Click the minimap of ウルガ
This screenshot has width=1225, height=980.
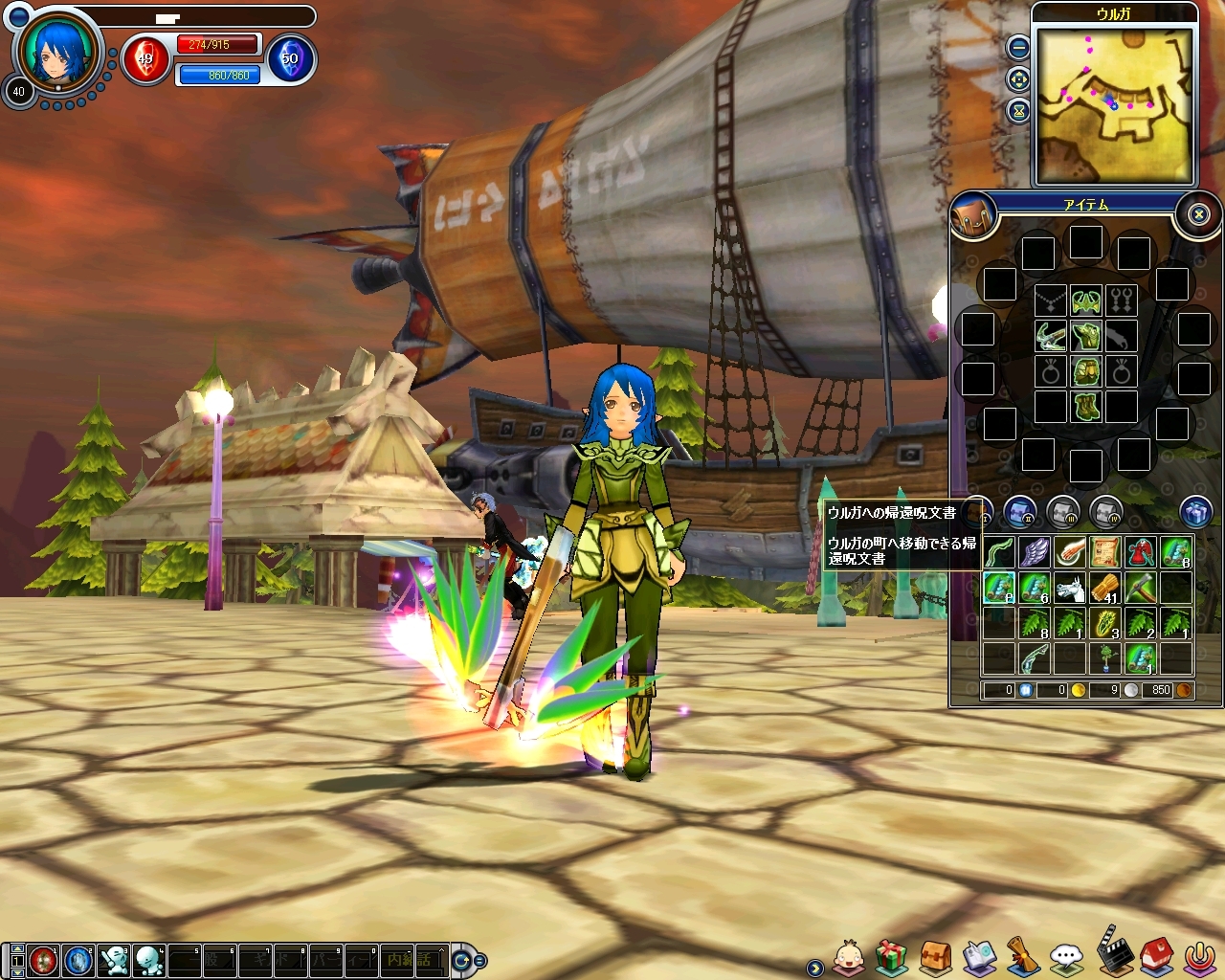[1115, 104]
